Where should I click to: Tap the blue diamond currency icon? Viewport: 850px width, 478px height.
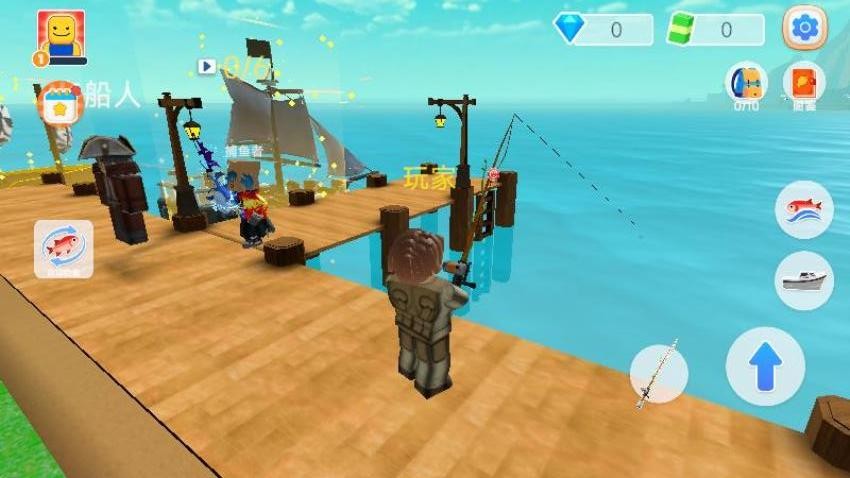coord(571,28)
